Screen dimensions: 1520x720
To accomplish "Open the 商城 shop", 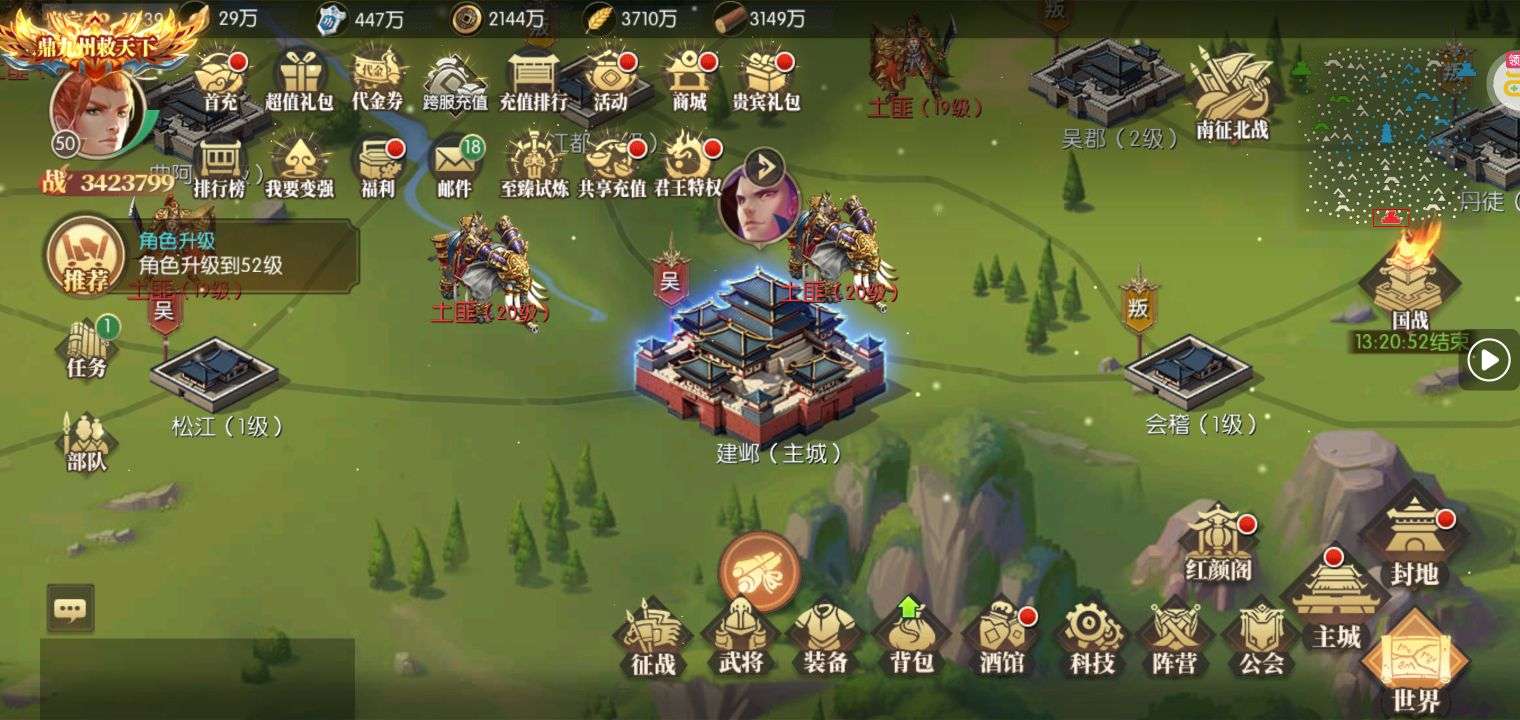I will [x=688, y=78].
